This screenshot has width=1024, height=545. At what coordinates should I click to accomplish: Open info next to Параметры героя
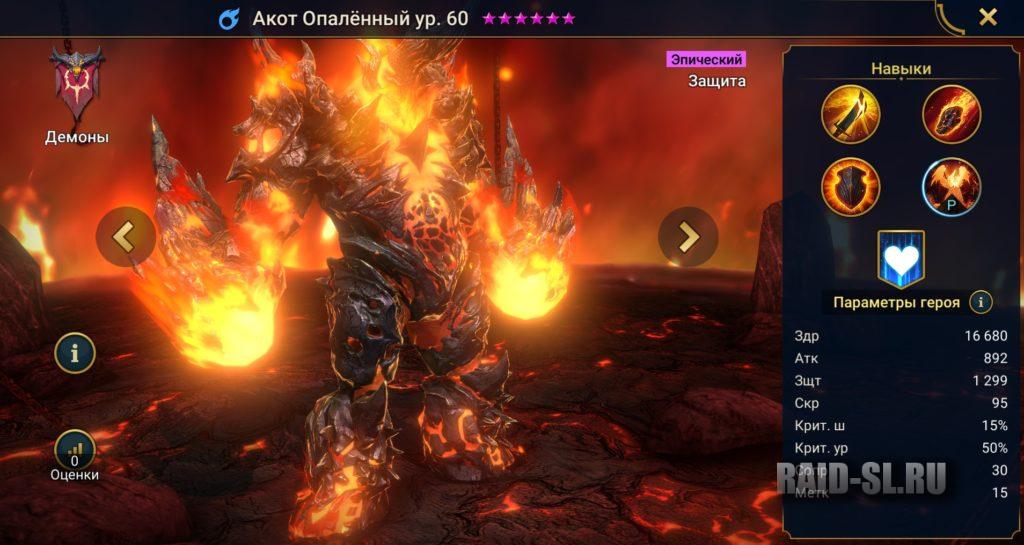point(981,302)
